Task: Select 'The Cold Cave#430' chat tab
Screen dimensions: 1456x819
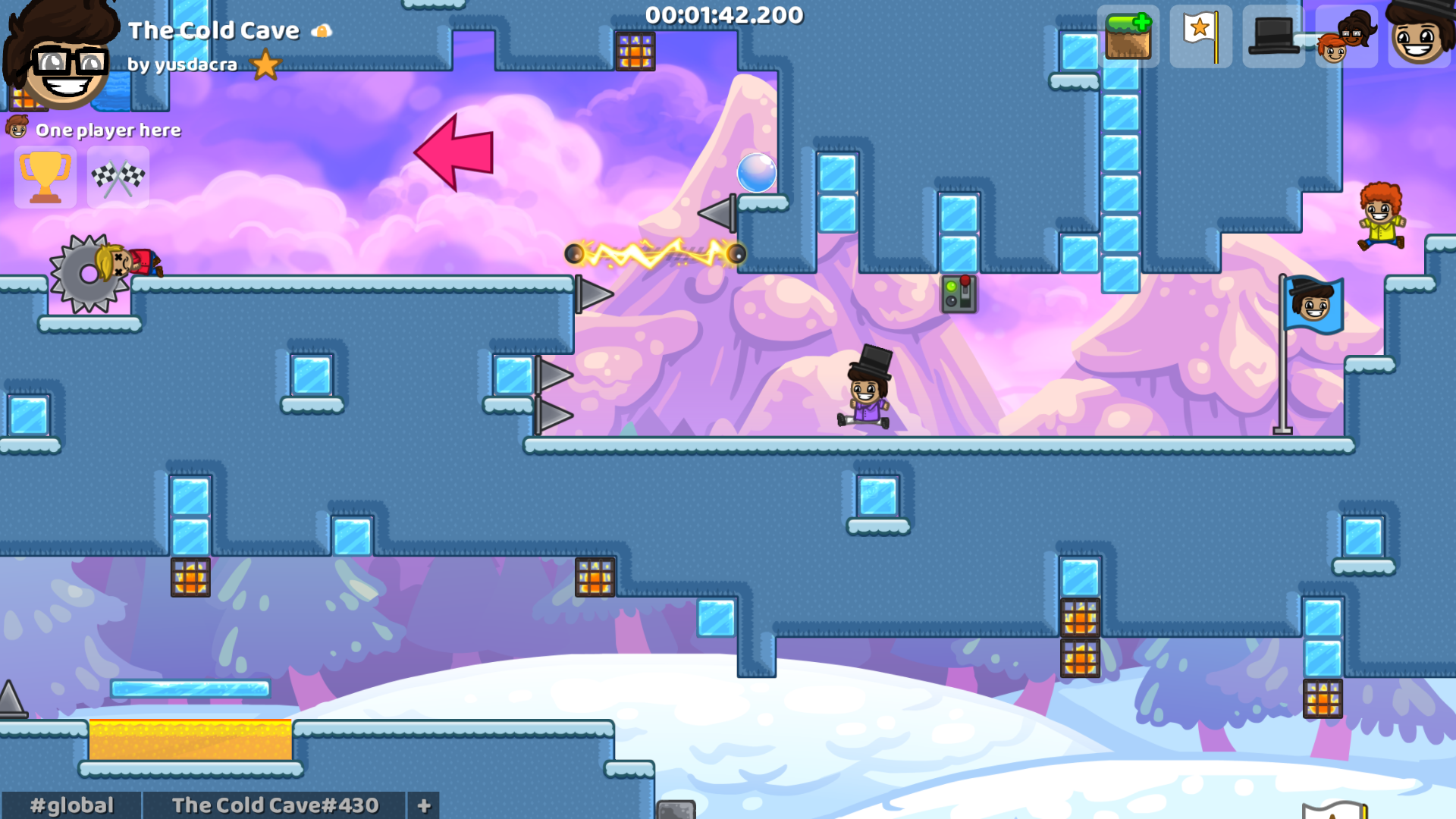Action: [x=275, y=806]
